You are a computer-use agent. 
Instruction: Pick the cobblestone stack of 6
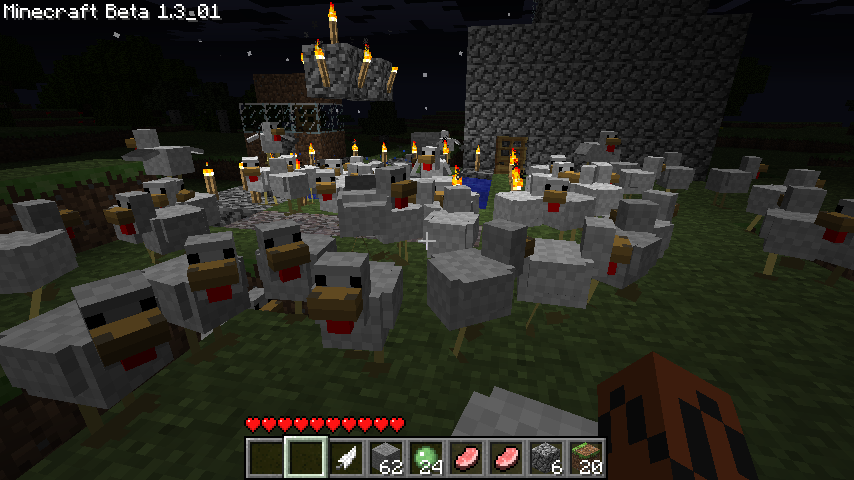click(547, 457)
